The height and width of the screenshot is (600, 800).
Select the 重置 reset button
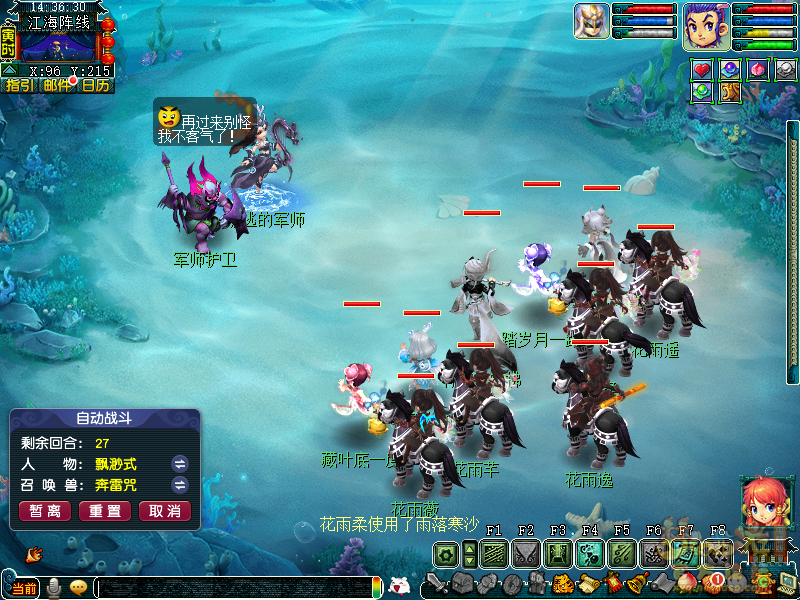(x=105, y=511)
